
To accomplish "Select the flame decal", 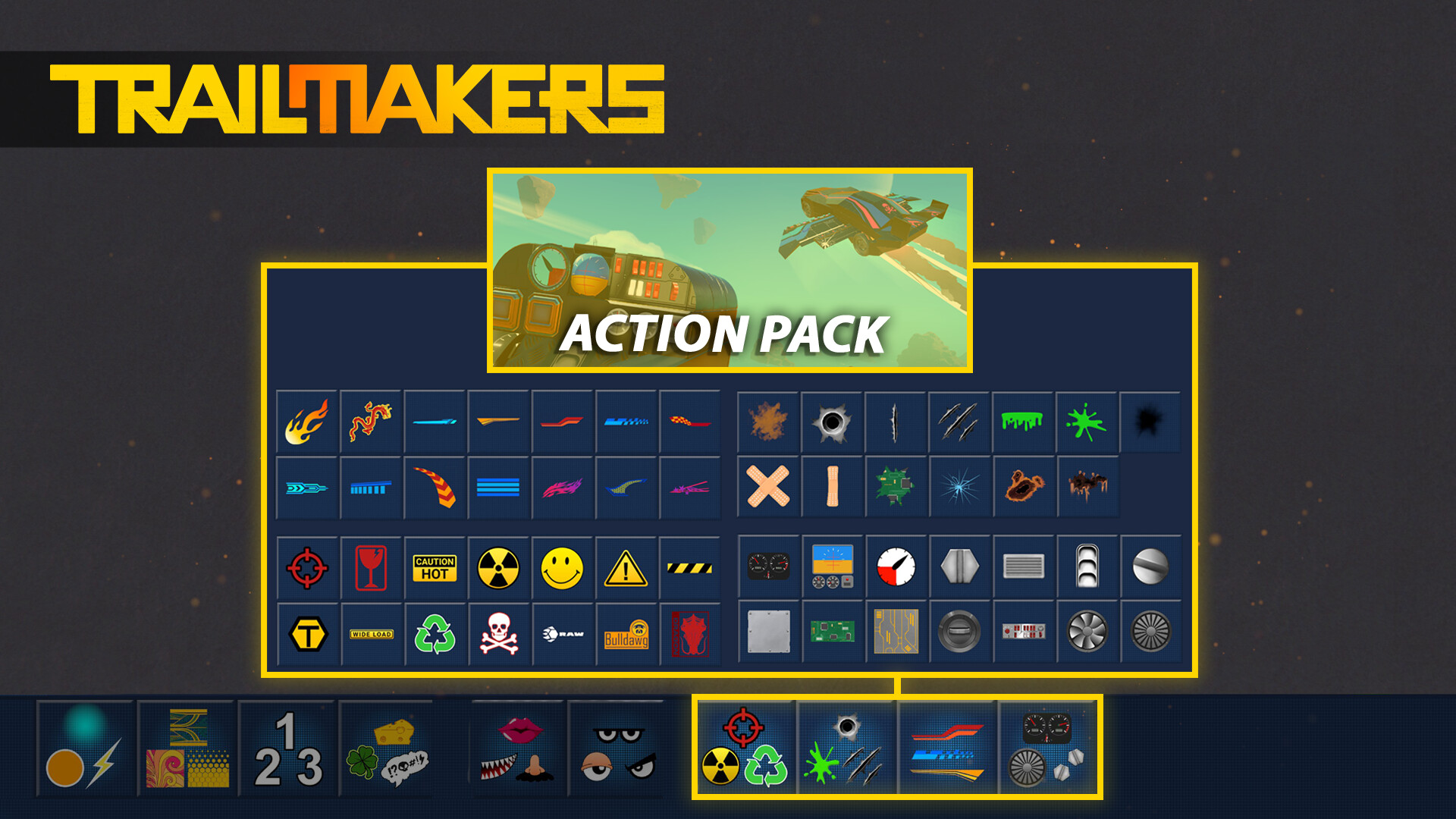I will (306, 422).
